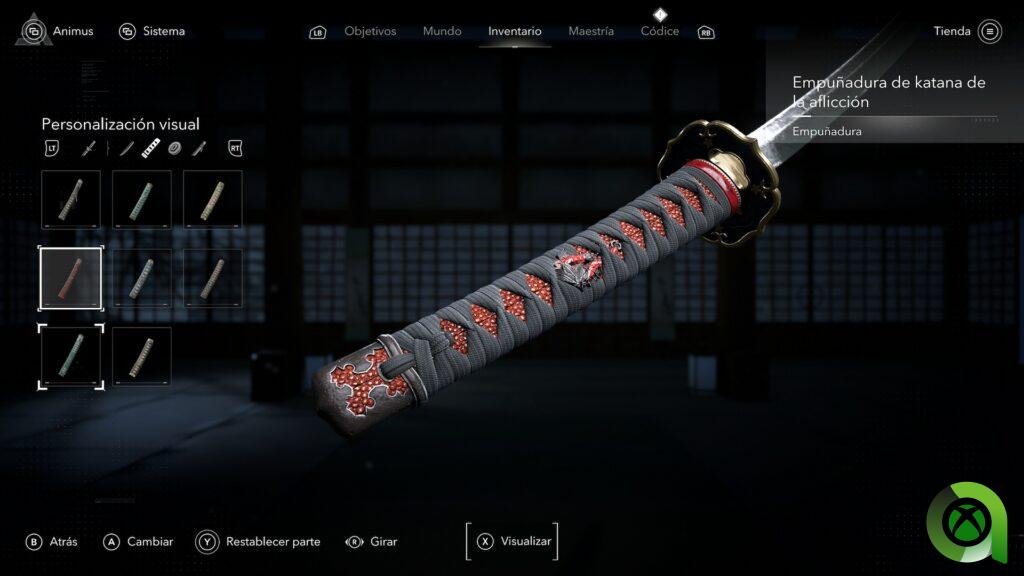
Task: Apply the hilt with Cambiar
Action: tap(139, 542)
